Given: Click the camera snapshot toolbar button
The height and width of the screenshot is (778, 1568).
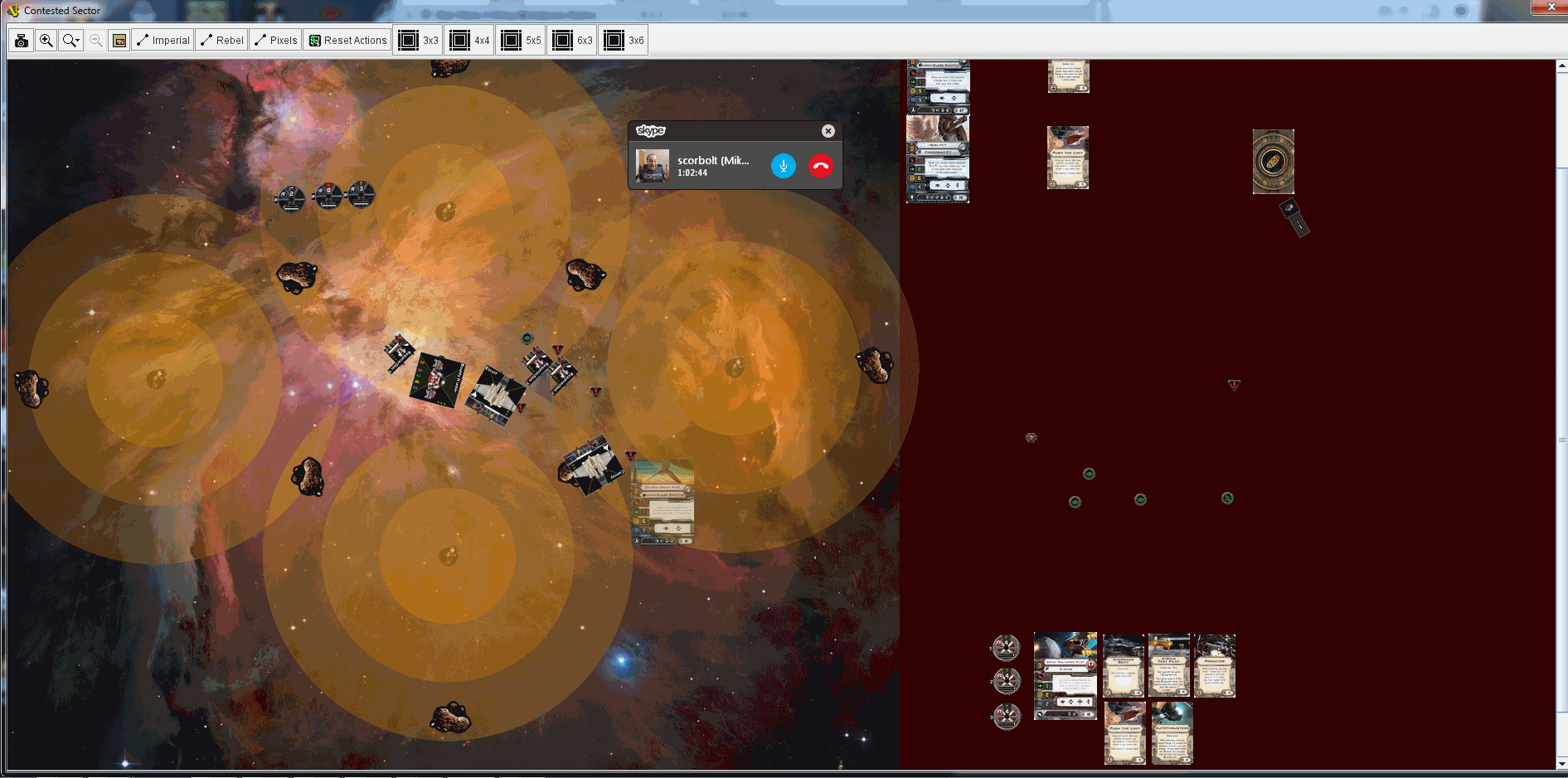Looking at the screenshot, I should tap(22, 40).
